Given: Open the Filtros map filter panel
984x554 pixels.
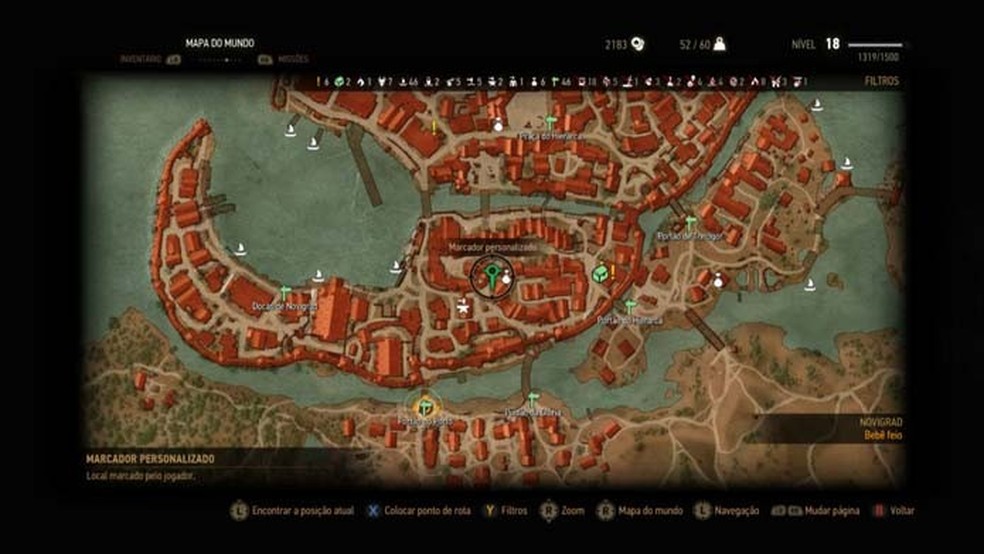Looking at the screenshot, I should [x=881, y=81].
